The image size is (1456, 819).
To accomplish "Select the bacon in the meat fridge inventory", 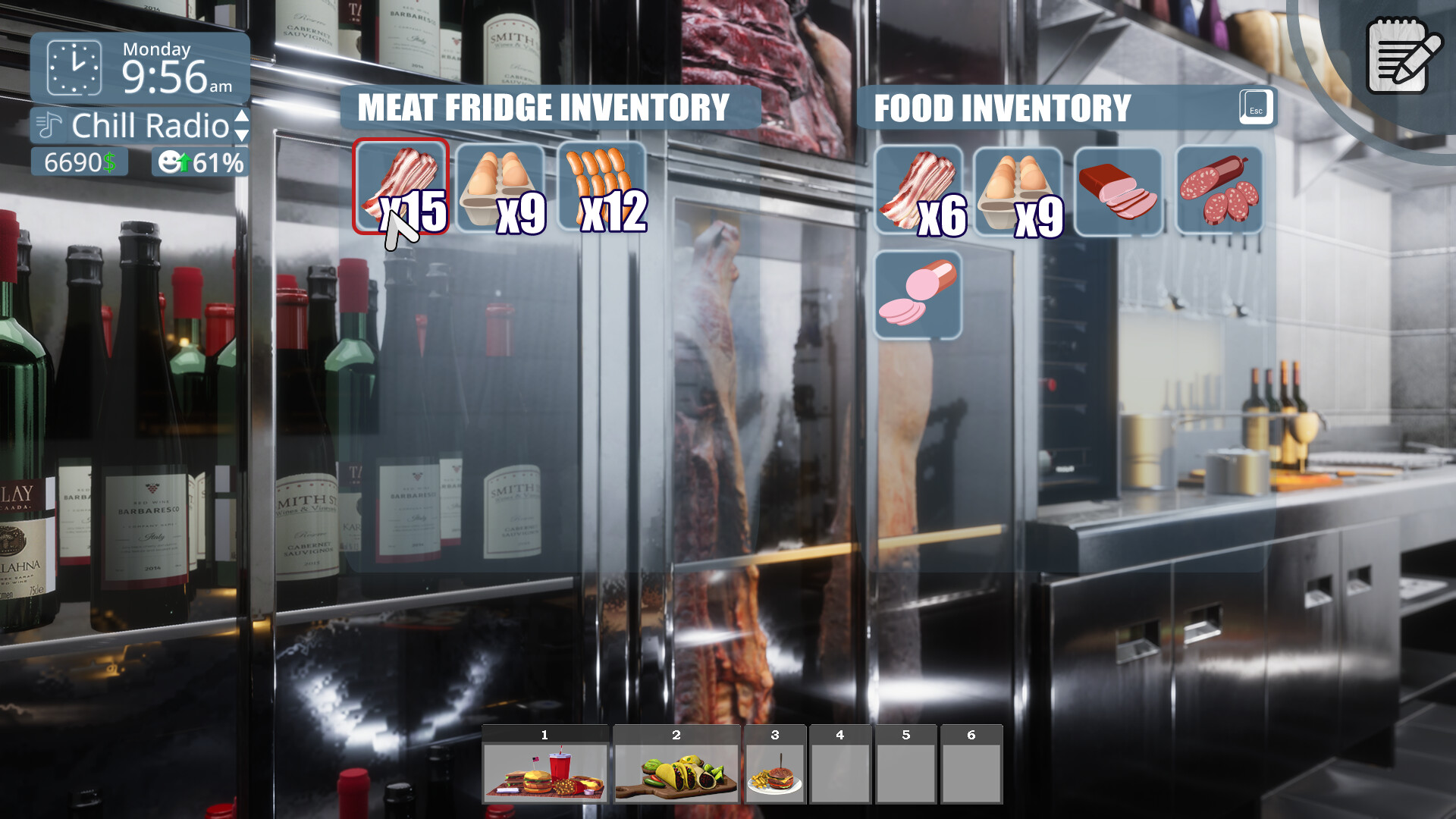I will (402, 186).
